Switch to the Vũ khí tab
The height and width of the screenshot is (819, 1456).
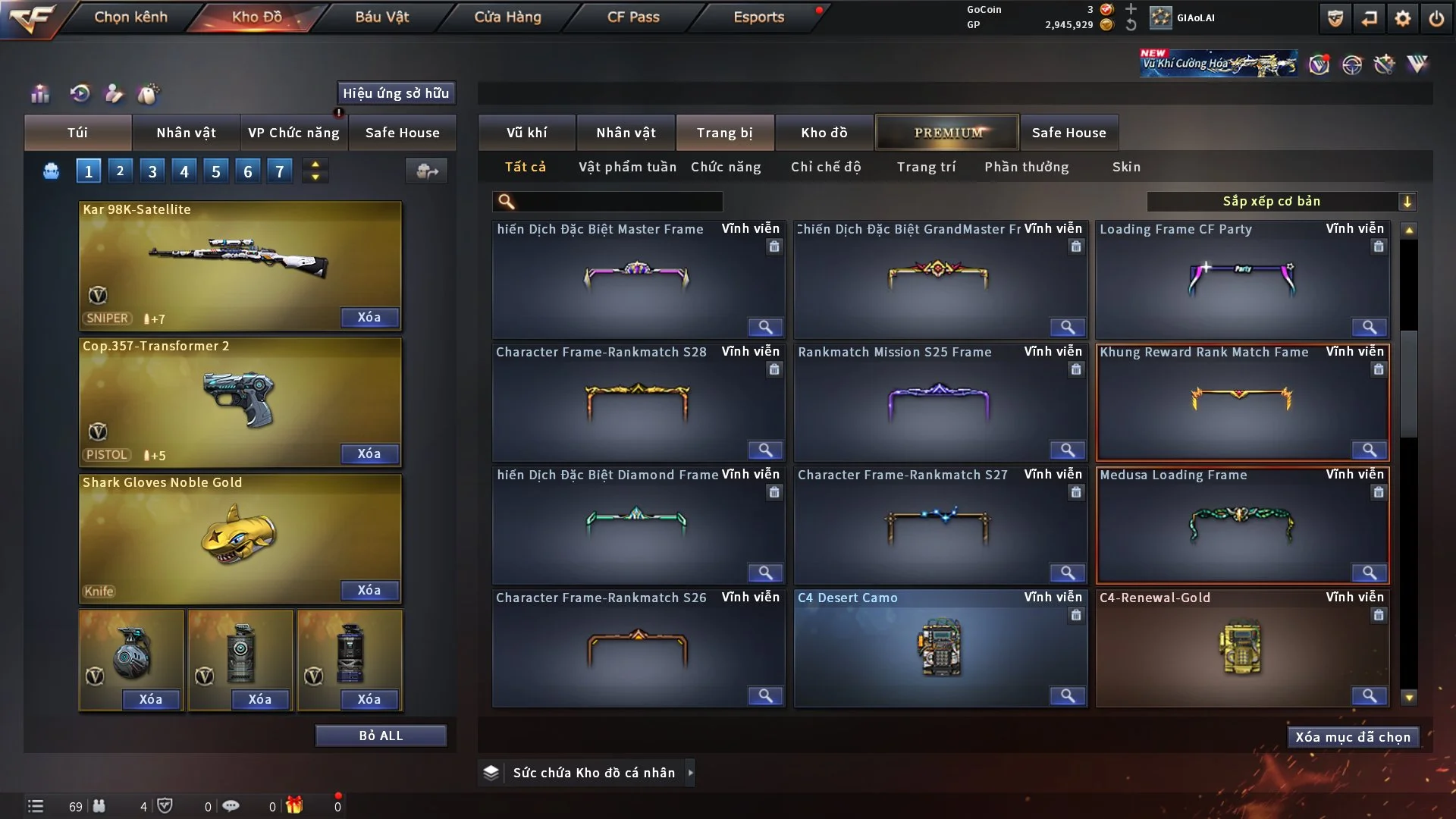[526, 133]
